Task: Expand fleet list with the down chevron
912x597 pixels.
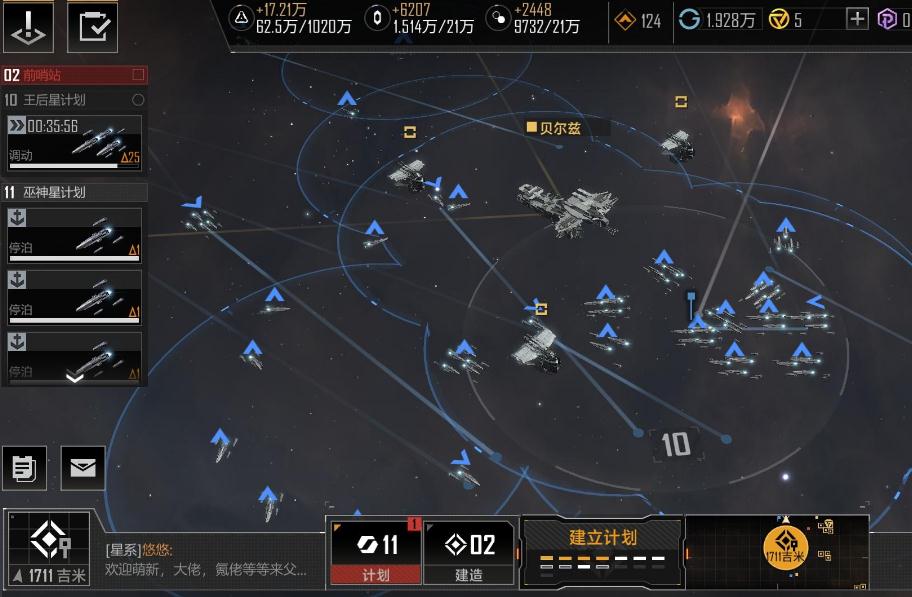Action: [74, 377]
